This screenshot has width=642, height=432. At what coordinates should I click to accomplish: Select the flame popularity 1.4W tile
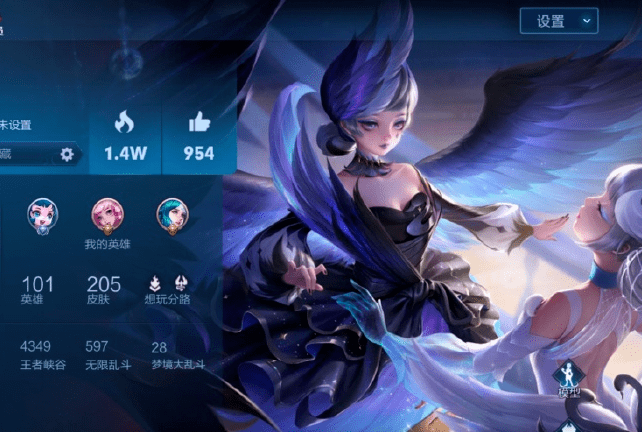123,136
